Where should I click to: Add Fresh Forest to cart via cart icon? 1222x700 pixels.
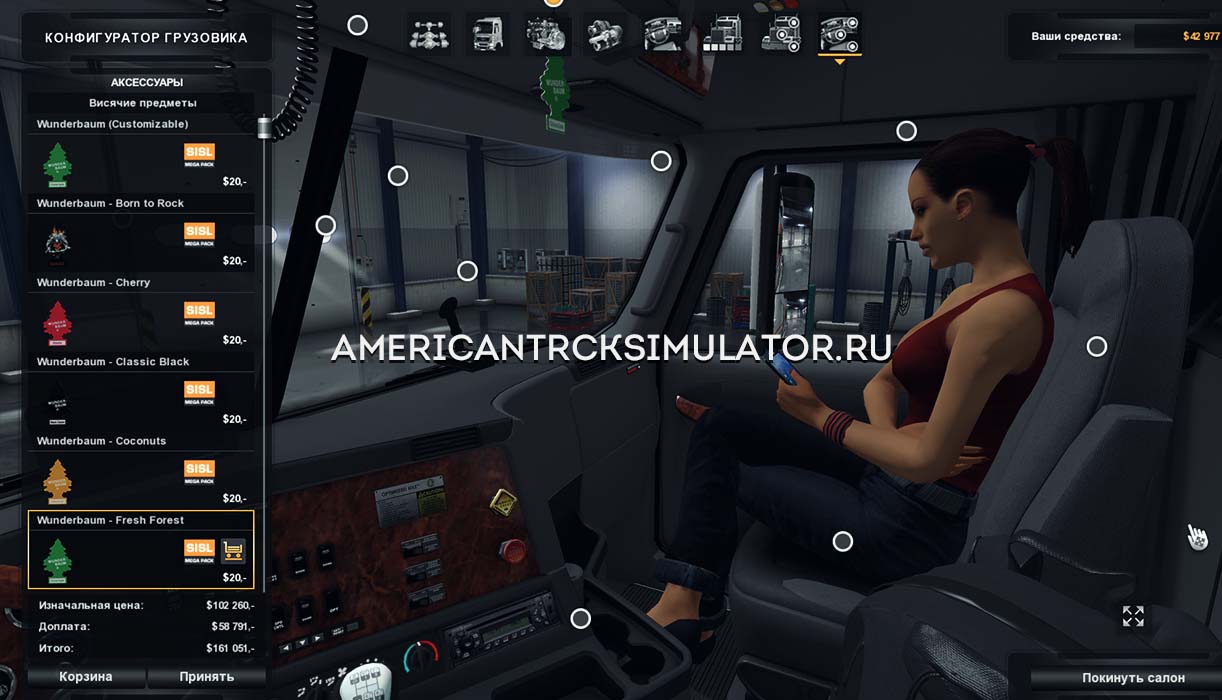click(233, 550)
